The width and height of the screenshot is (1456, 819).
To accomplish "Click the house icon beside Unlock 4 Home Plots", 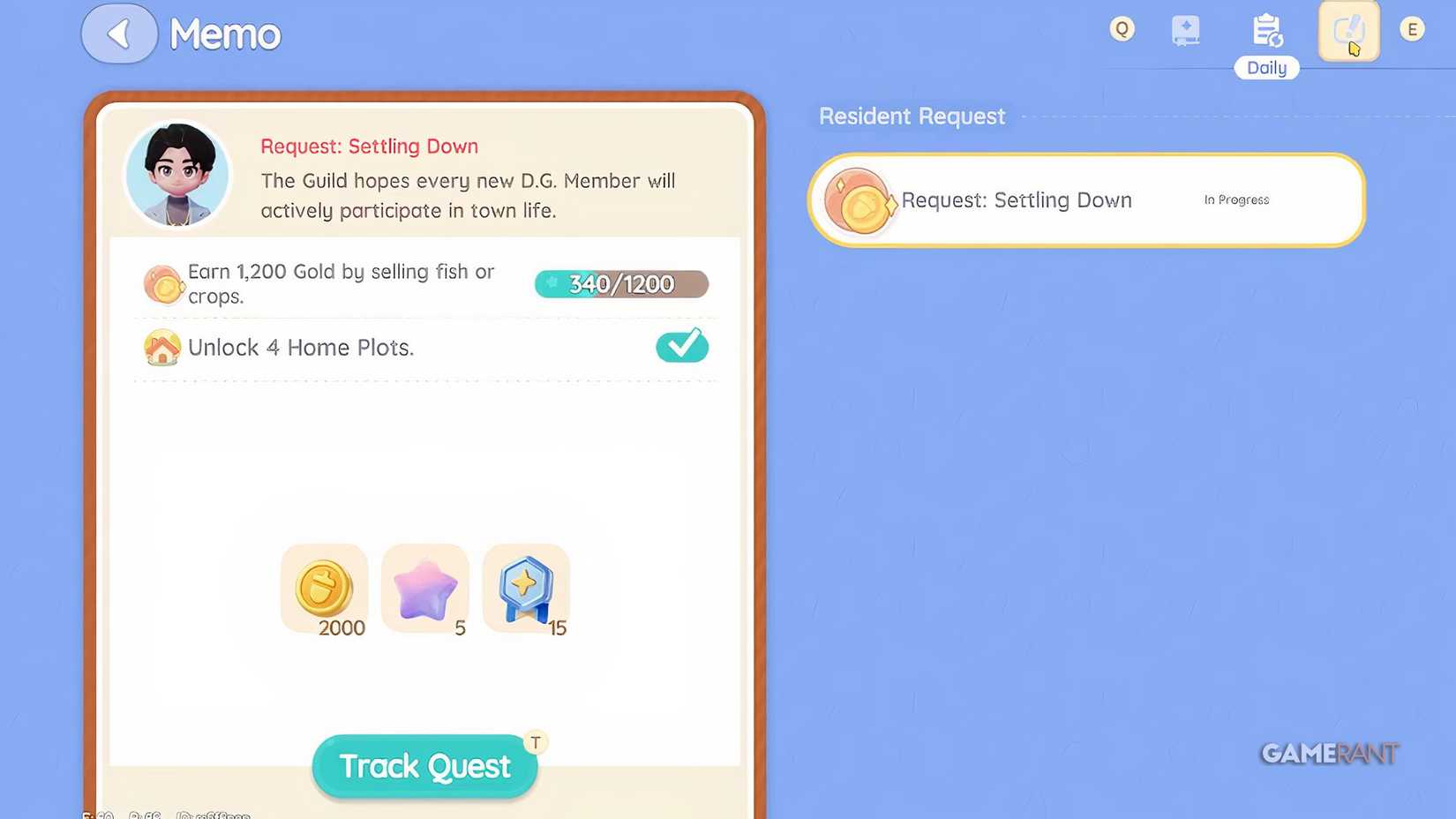I will tap(161, 348).
